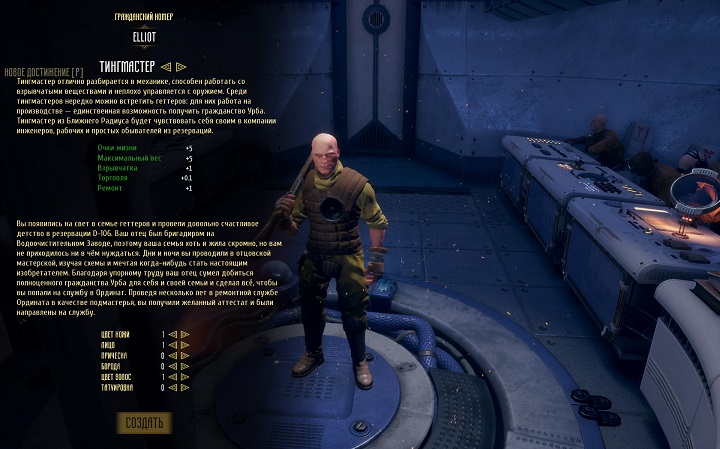Select the next Татуировка option
Viewport: 720px width, 449px height.
tap(184, 389)
